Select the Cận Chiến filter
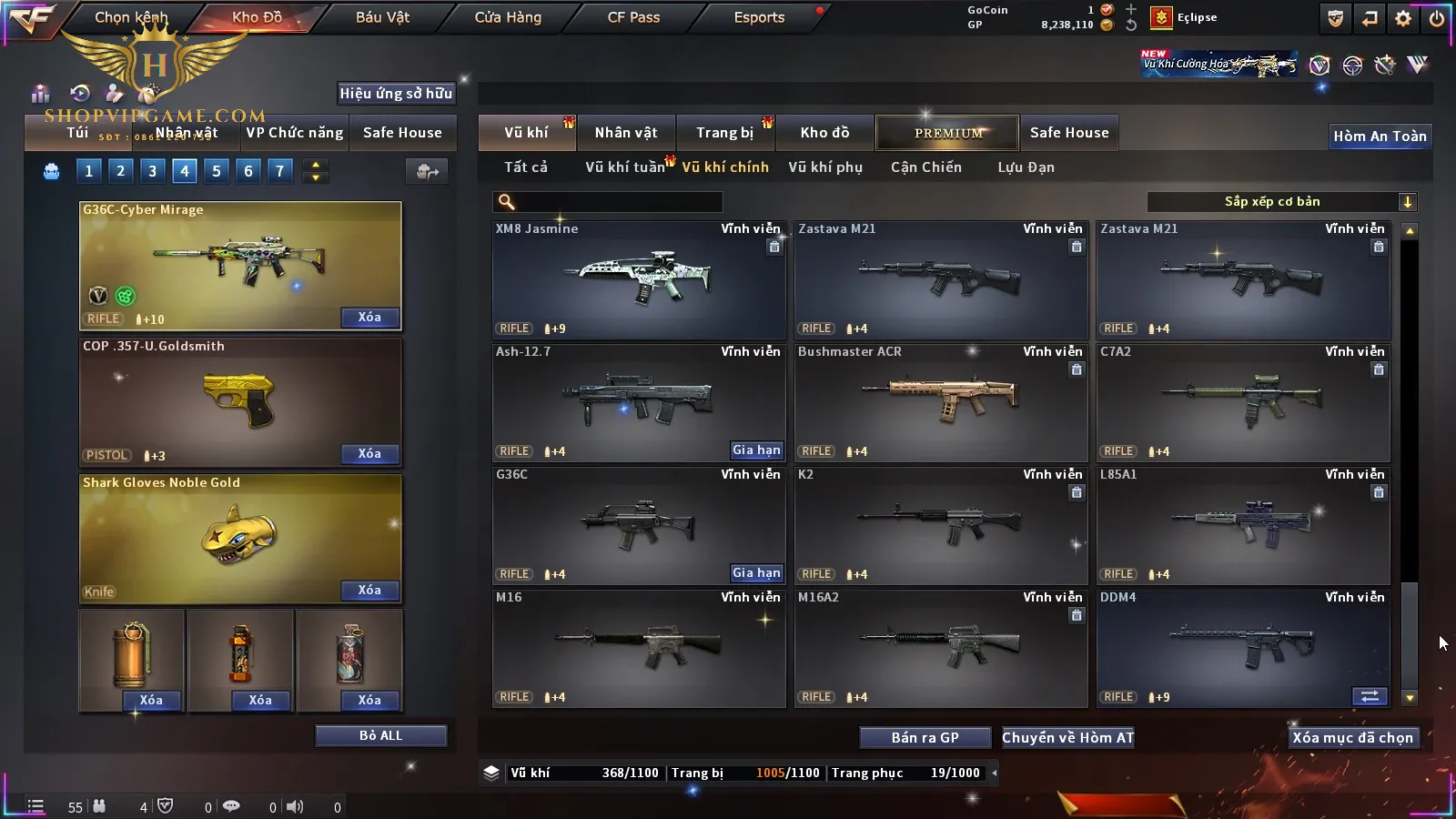Image resolution: width=1456 pixels, height=819 pixels. click(925, 167)
